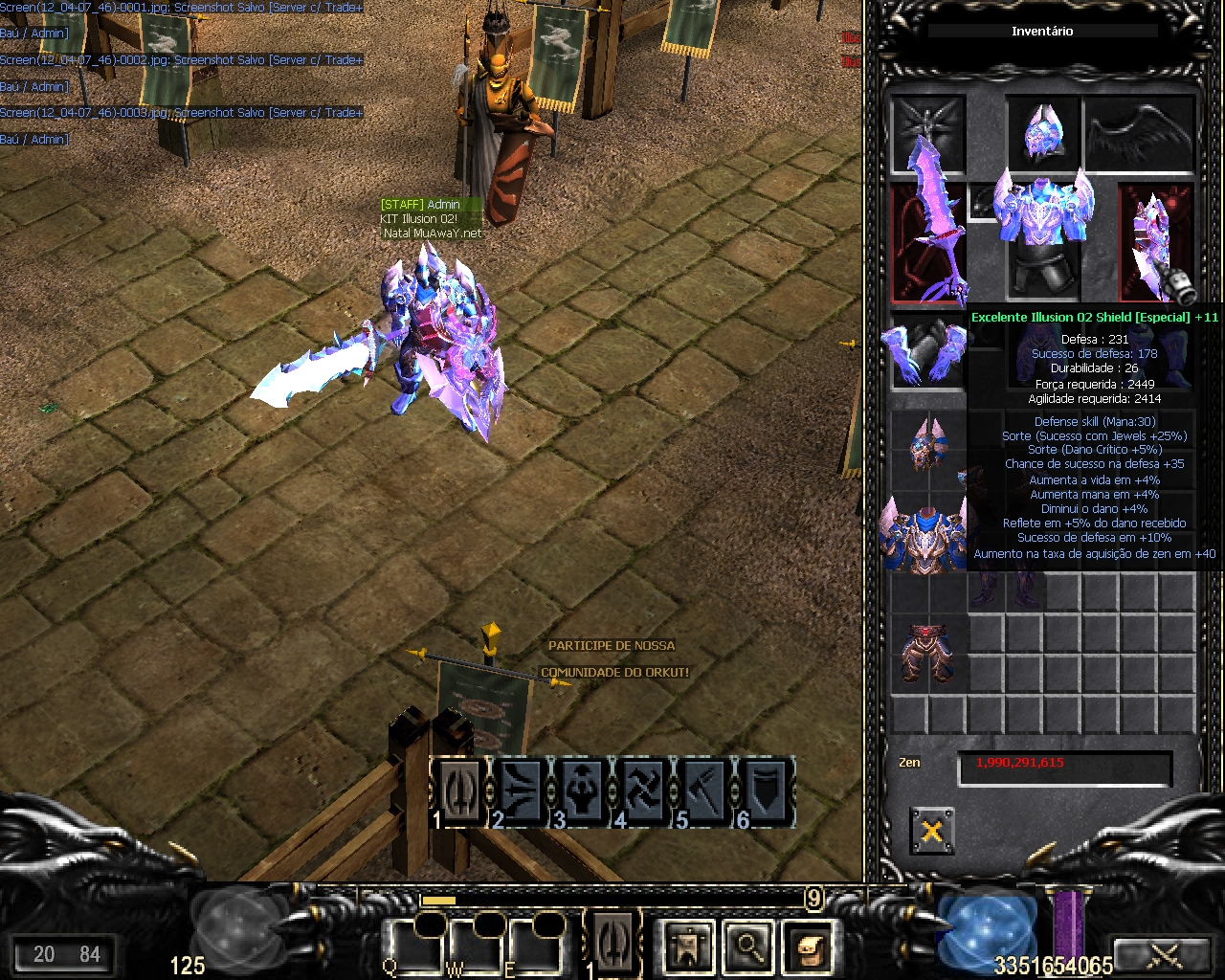This screenshot has width=1225, height=980.
Task: Activate the spinning-blades skill in slot 4
Action: (x=644, y=791)
